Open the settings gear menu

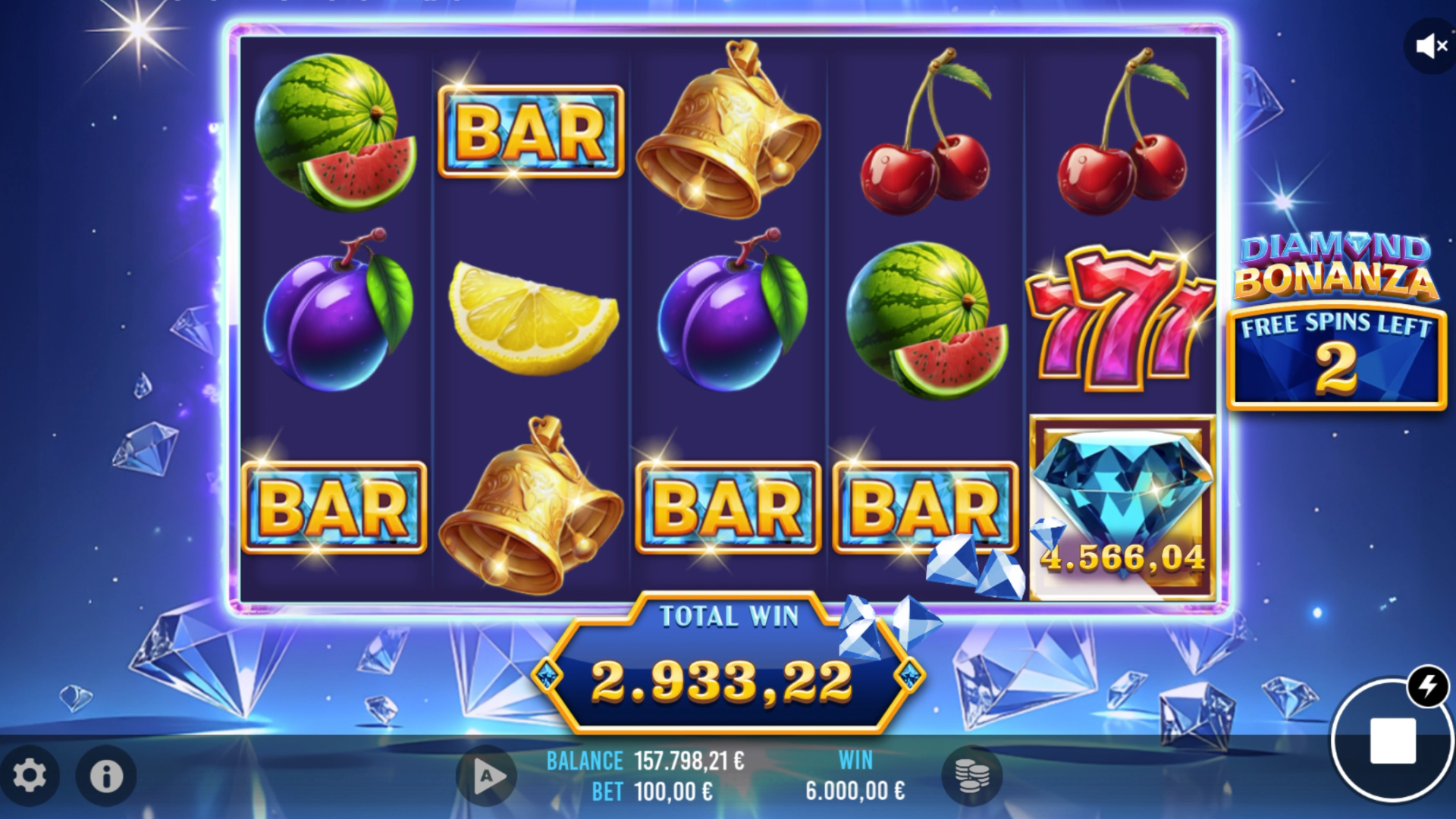coord(30,775)
